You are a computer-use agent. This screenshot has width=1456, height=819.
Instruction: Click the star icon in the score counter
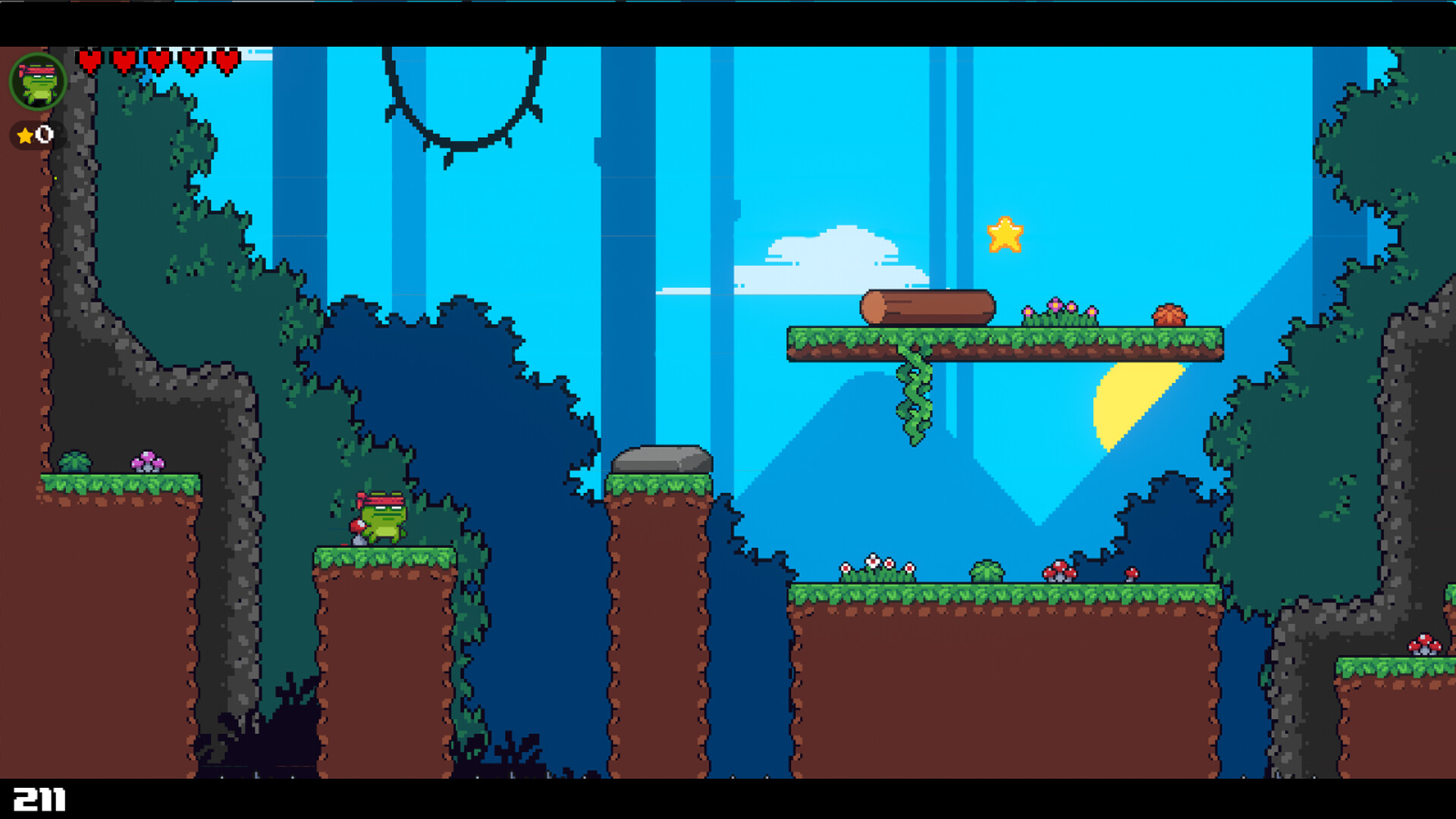(x=25, y=135)
